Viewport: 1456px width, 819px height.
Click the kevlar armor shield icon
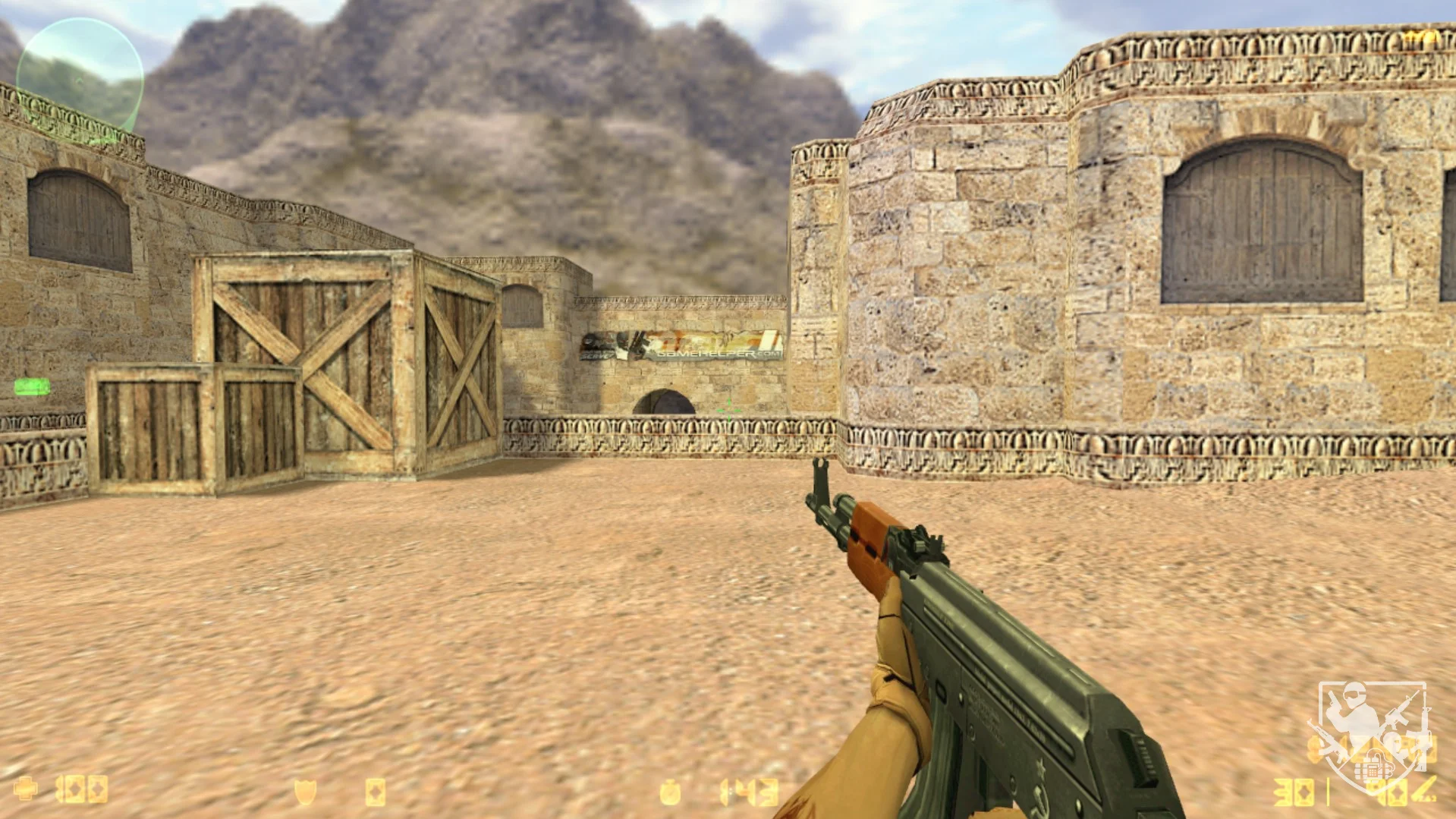[305, 792]
